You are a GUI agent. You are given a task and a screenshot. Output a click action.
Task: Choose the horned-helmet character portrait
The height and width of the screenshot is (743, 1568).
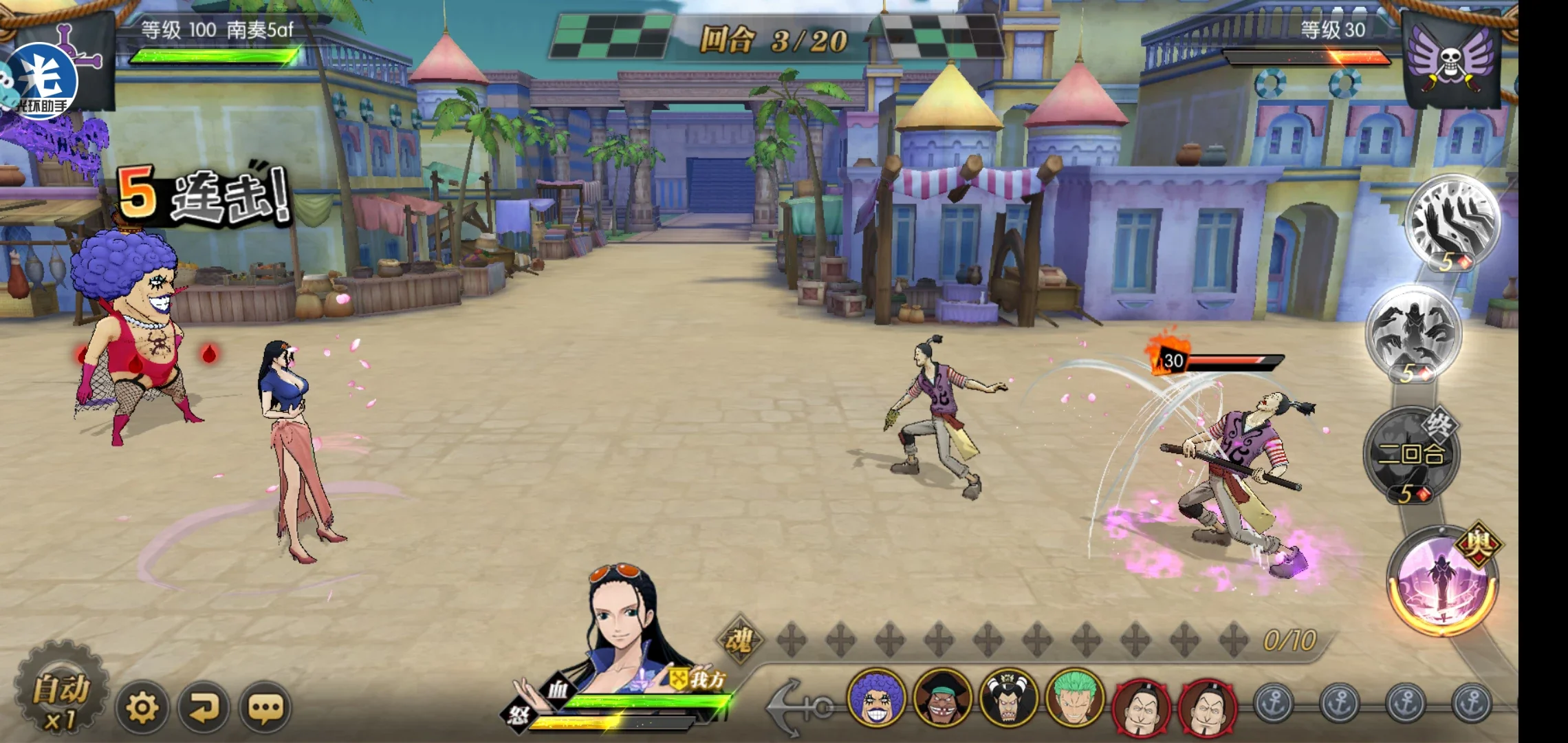tap(1008, 698)
